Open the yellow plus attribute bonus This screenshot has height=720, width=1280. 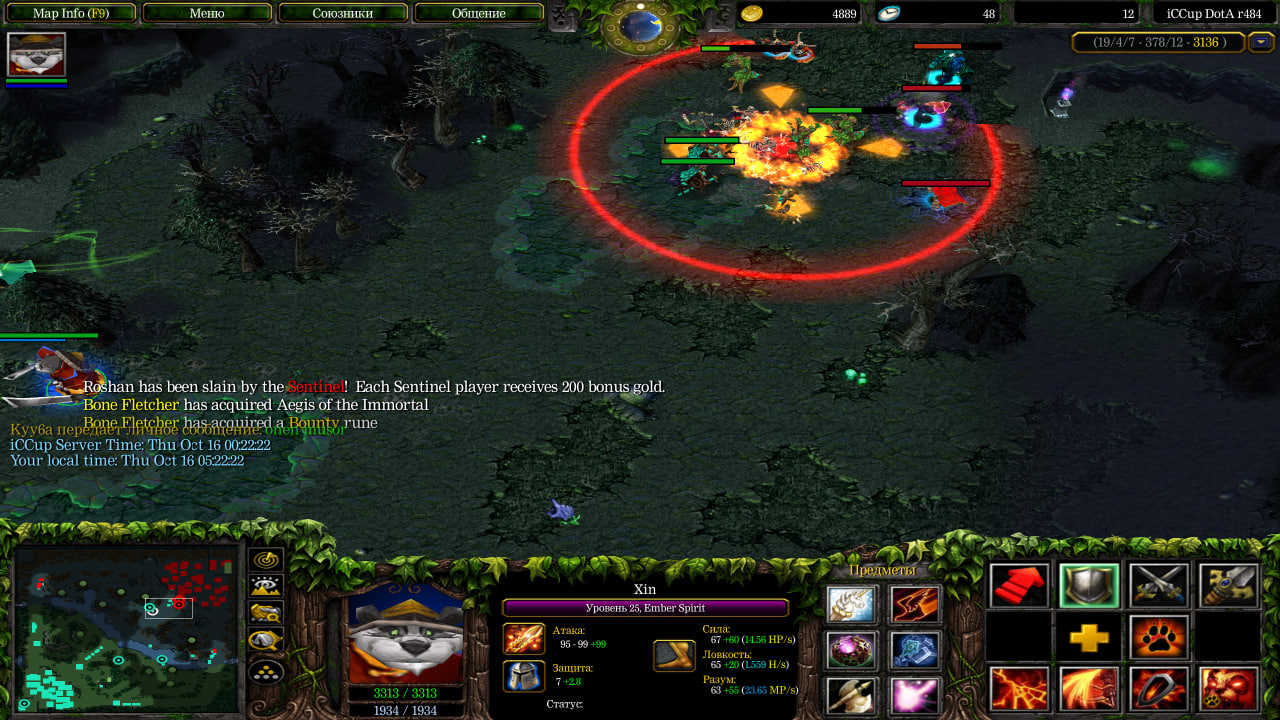tap(1089, 638)
